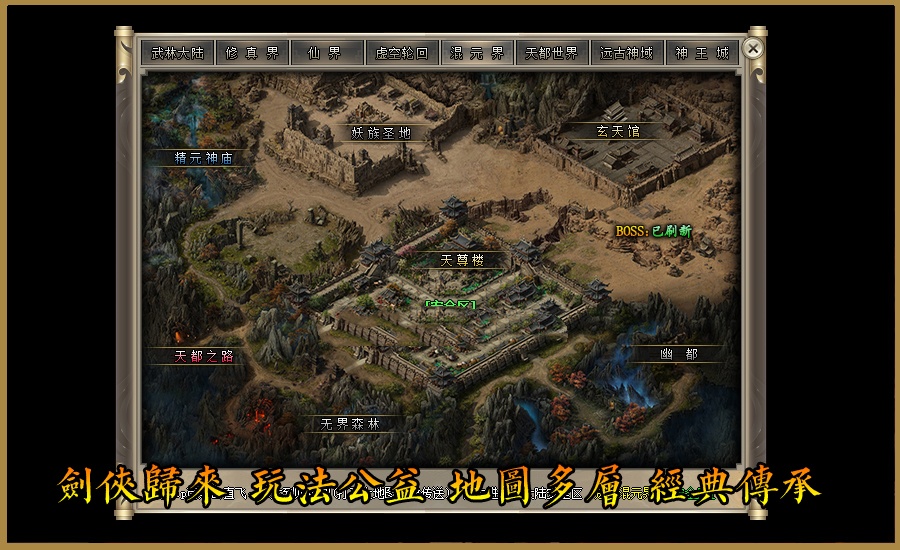This screenshot has height=550, width=900.
Task: Travel to 无界森林 map label
Action: coord(349,423)
